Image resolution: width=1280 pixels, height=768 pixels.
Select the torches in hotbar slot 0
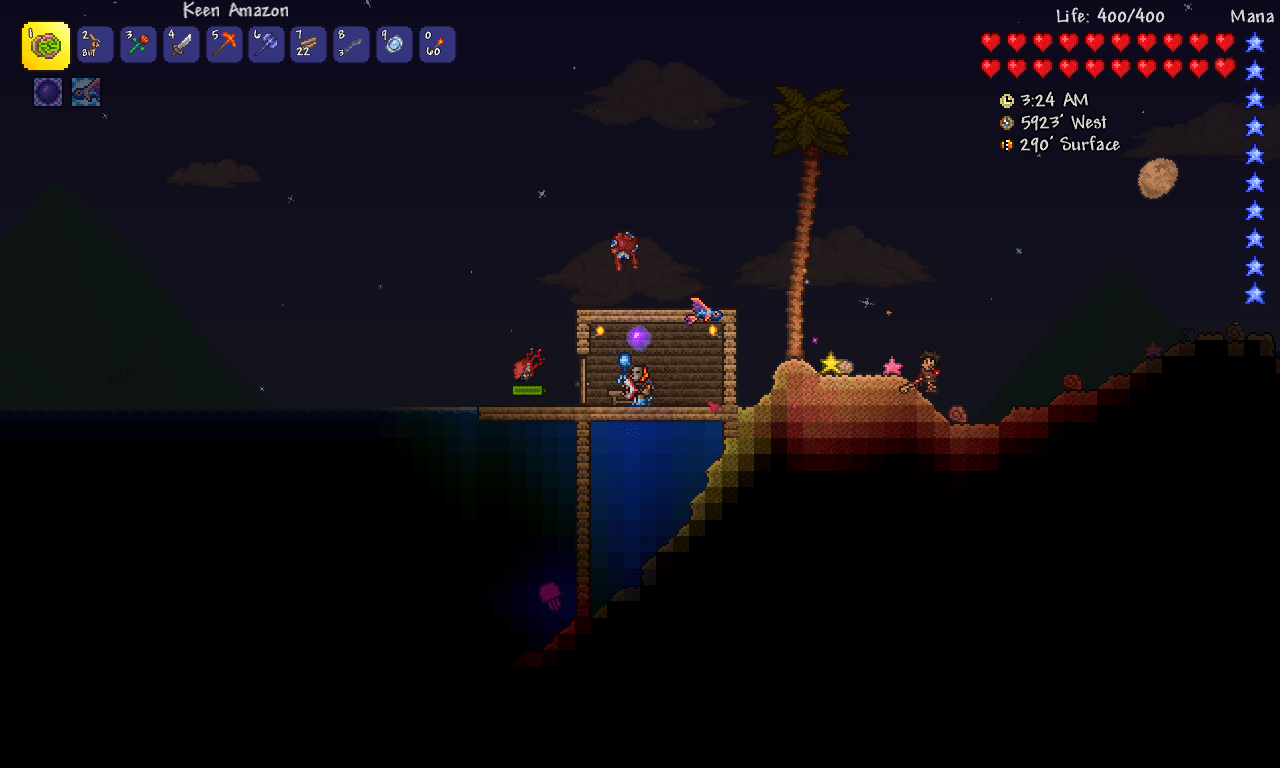point(437,45)
